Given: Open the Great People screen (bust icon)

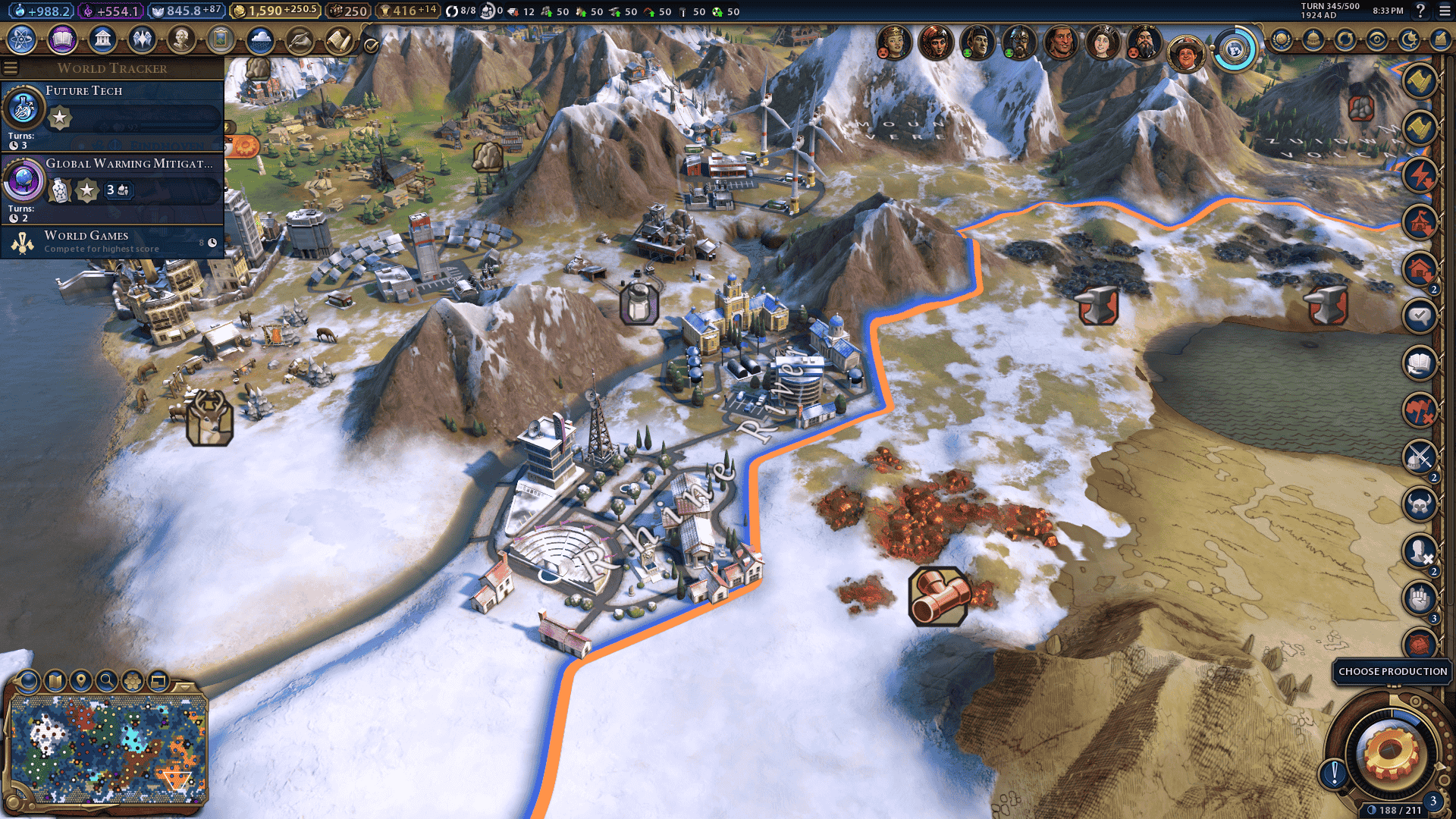Looking at the screenshot, I should 181,39.
